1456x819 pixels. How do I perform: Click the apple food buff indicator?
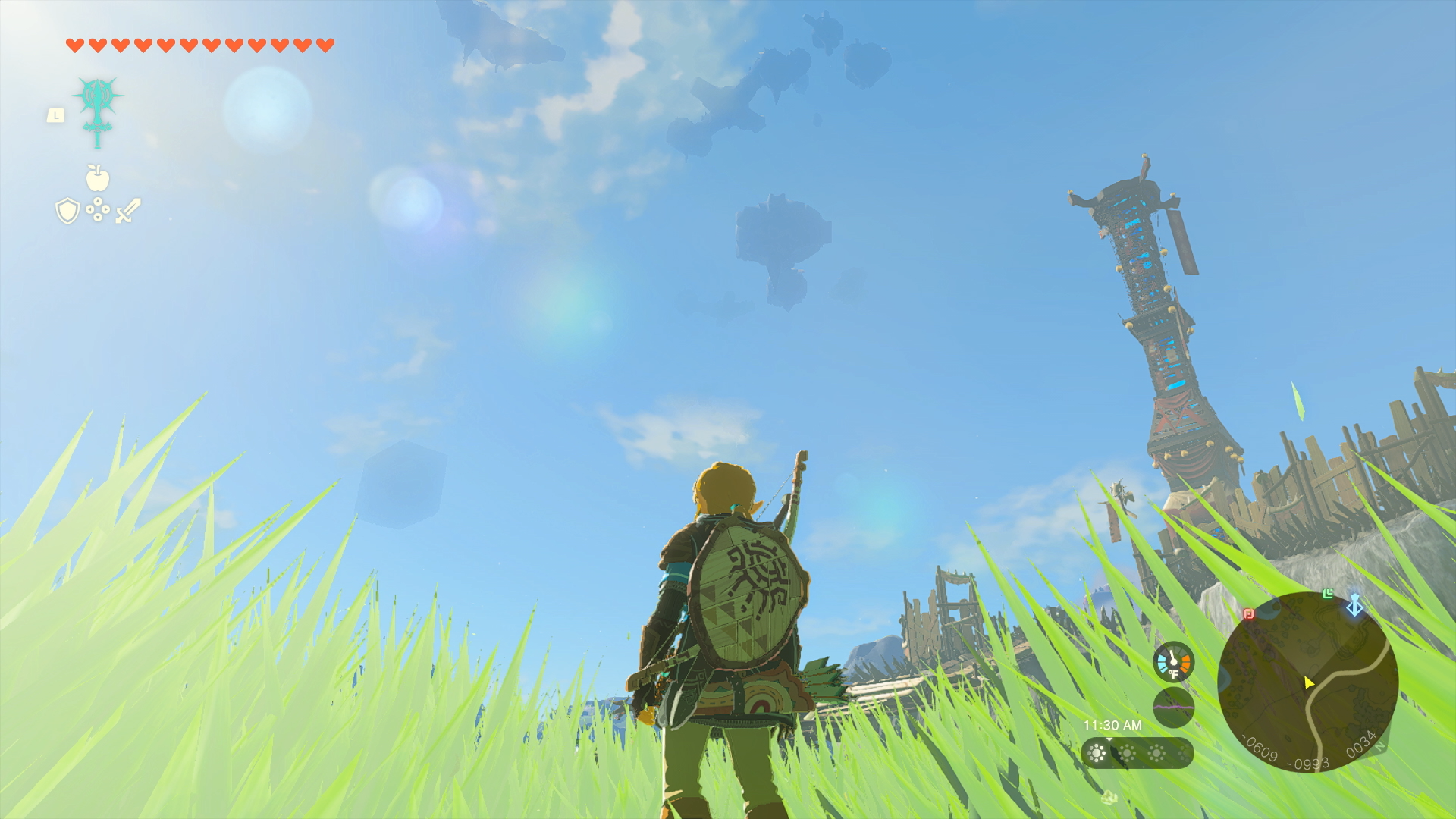click(x=99, y=177)
